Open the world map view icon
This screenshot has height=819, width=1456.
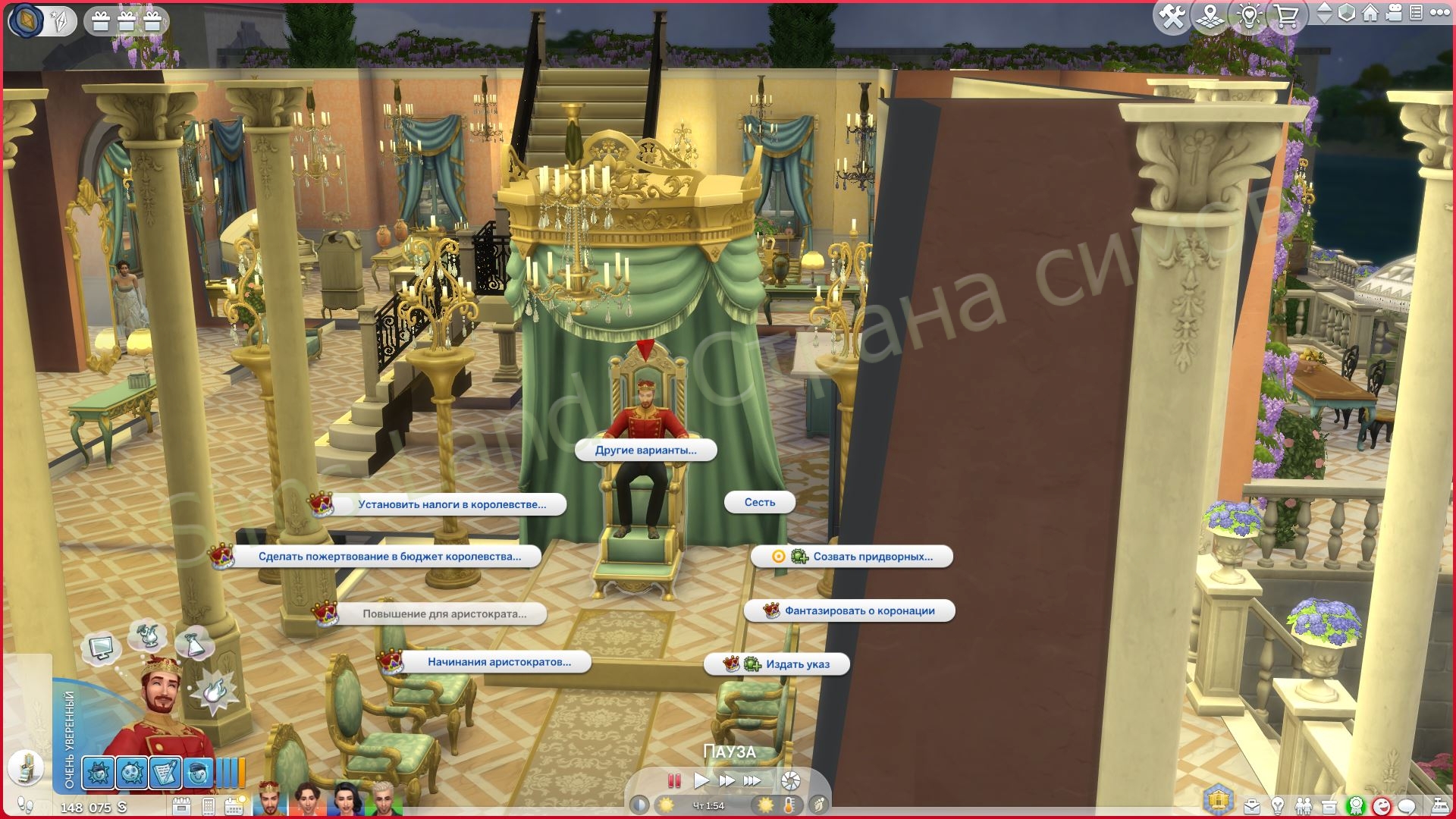1210,17
